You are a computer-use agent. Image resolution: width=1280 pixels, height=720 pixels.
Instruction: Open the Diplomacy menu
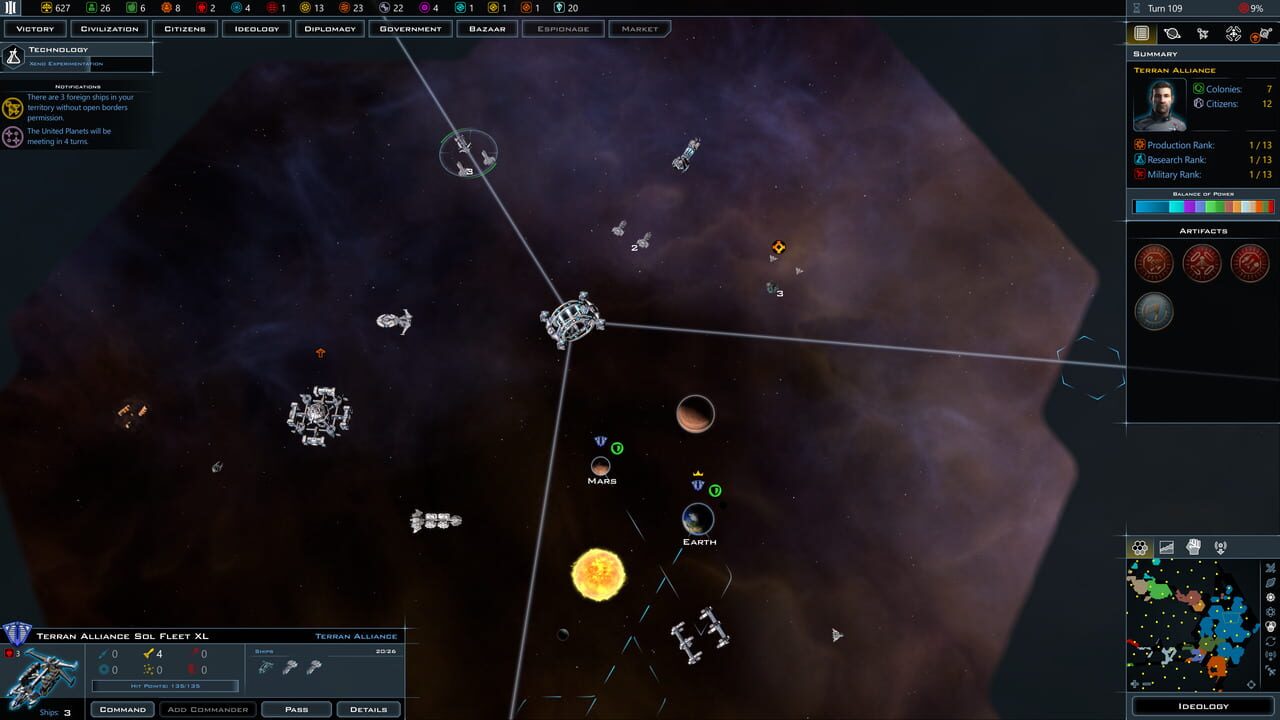coord(329,28)
